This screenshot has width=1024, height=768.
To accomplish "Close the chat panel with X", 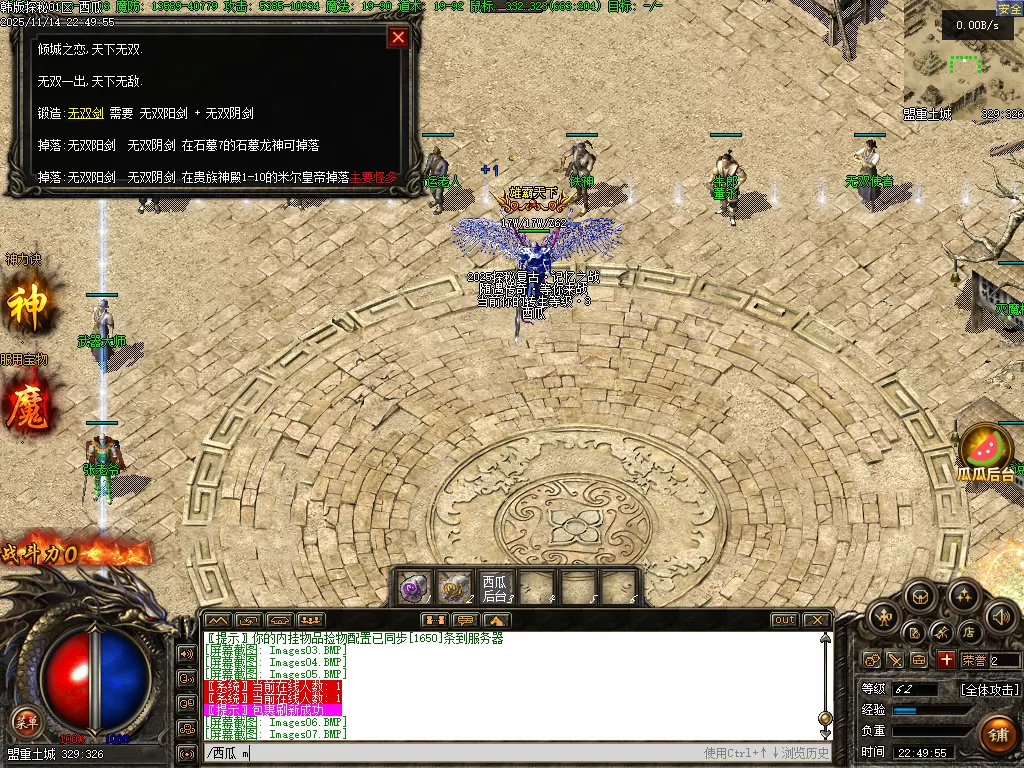I will [x=816, y=620].
